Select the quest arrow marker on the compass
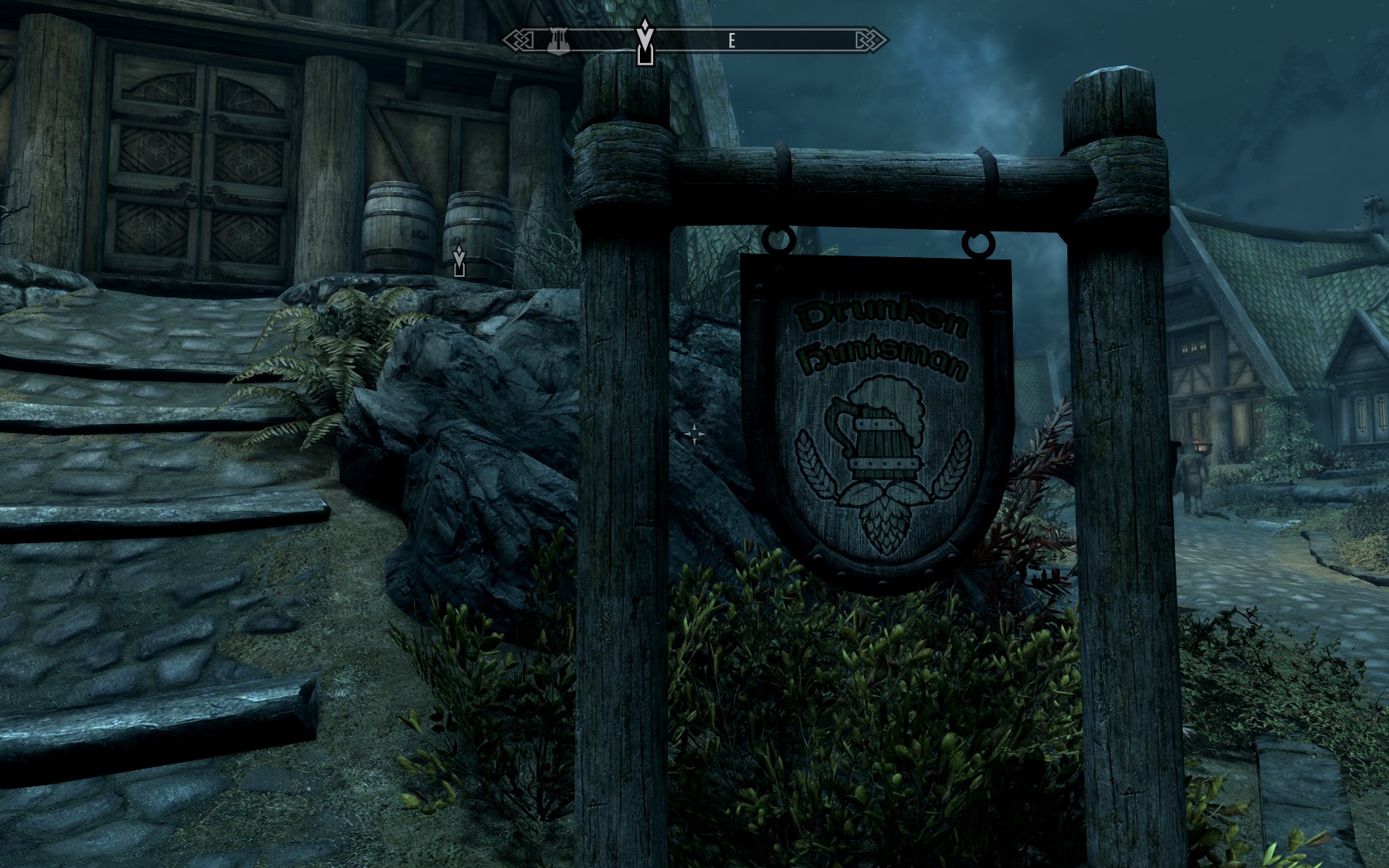 [645, 41]
